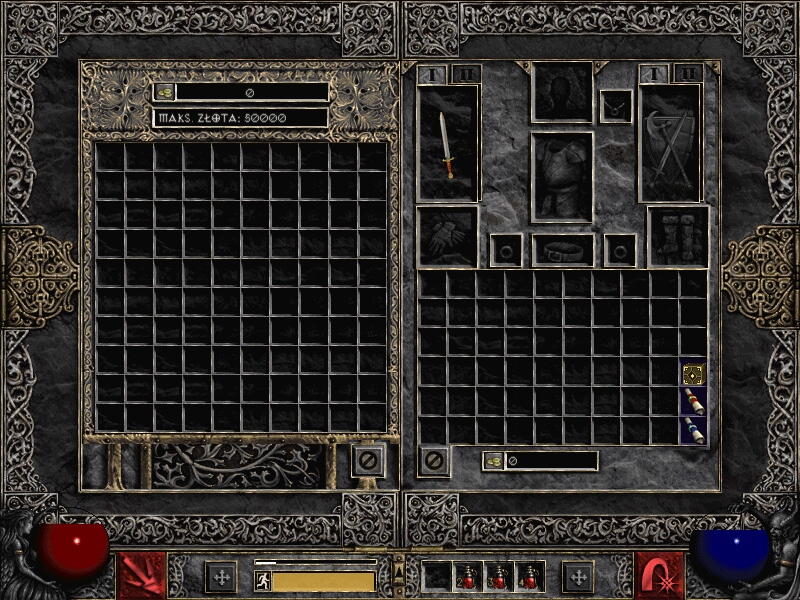The width and height of the screenshot is (800, 600).
Task: Close the stash panel with its cancel button
Action: coord(367,461)
